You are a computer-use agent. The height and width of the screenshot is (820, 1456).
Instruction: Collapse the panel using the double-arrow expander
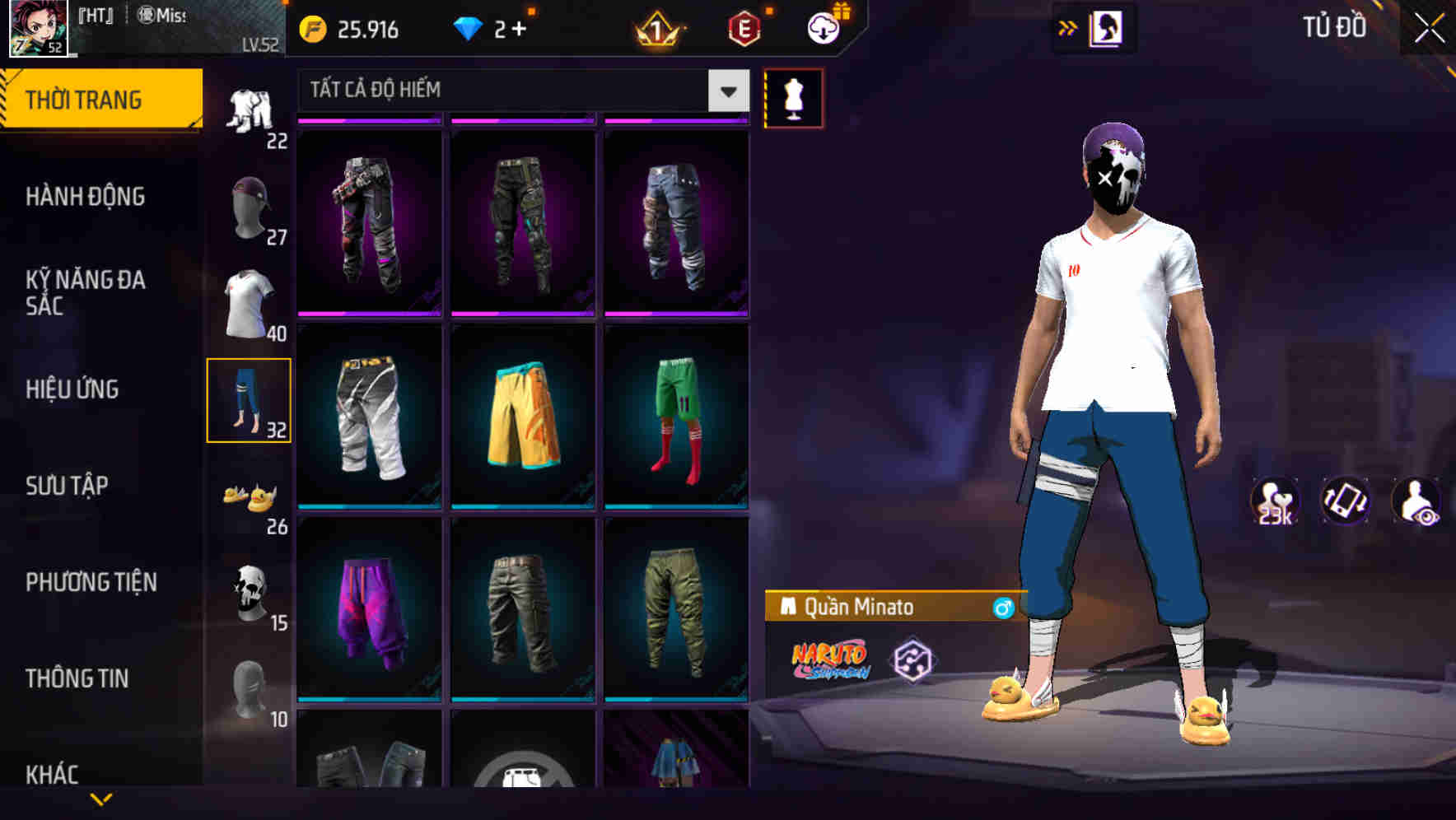1068,27
